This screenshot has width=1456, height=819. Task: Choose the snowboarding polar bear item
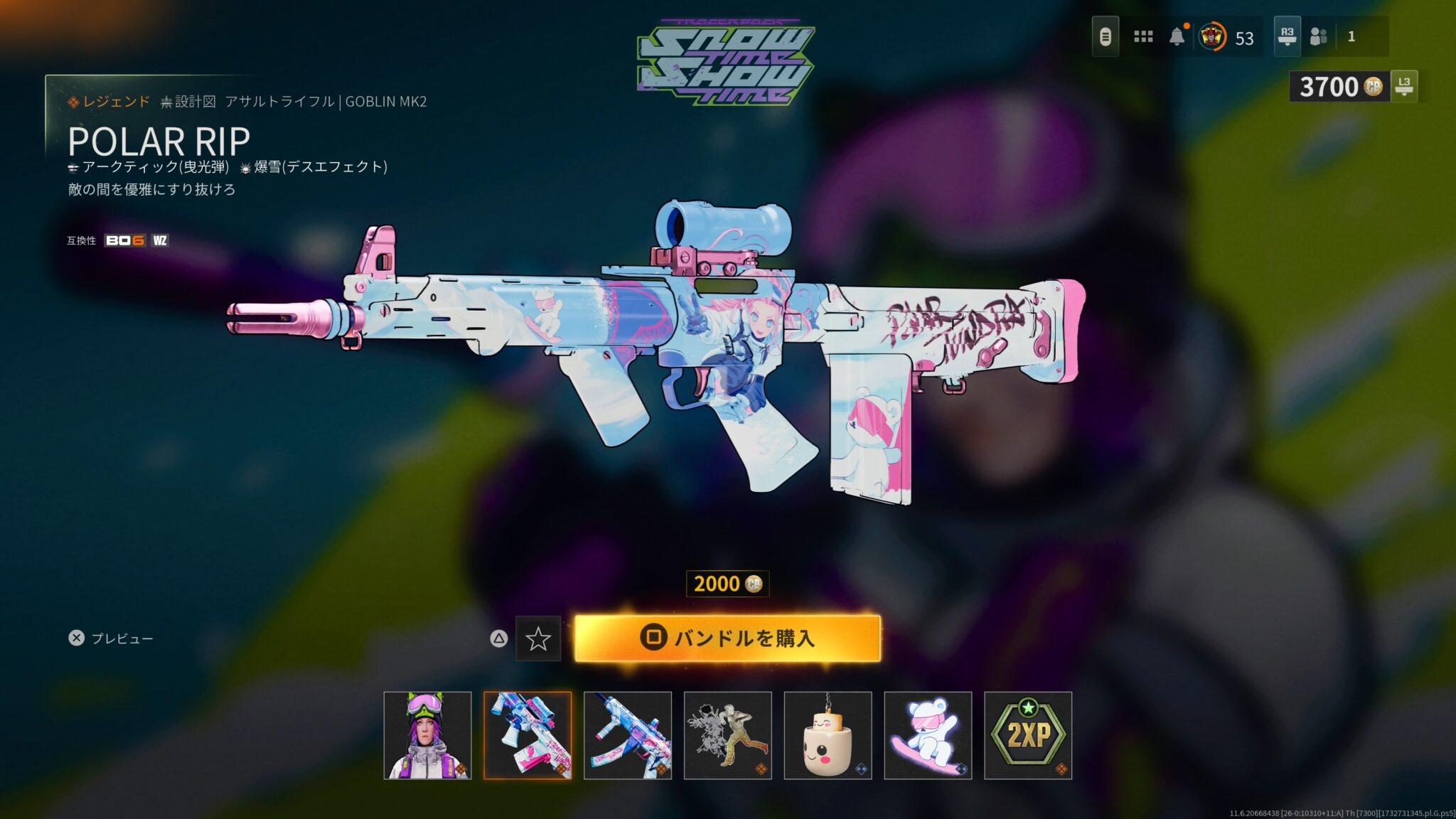coord(928,735)
